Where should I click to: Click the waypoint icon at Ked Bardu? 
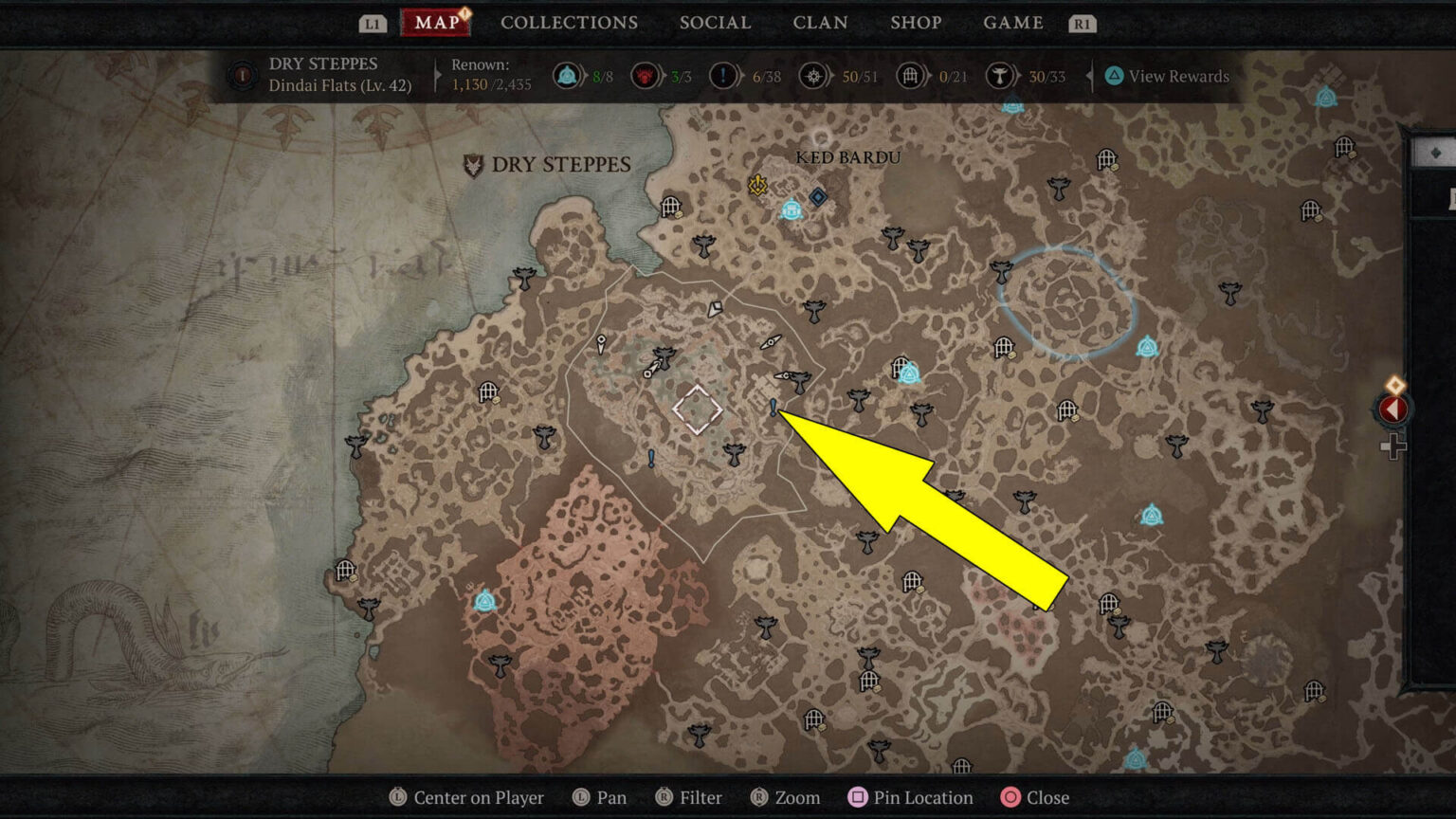[792, 210]
